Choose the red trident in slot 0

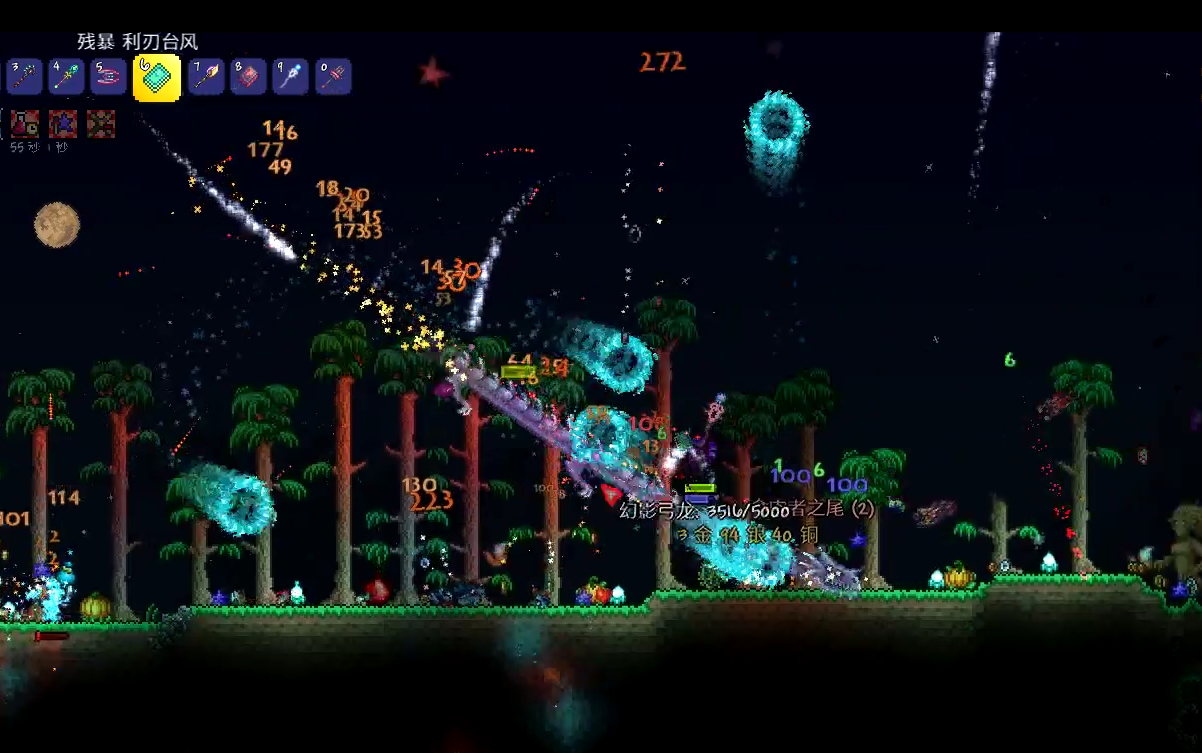pos(333,77)
